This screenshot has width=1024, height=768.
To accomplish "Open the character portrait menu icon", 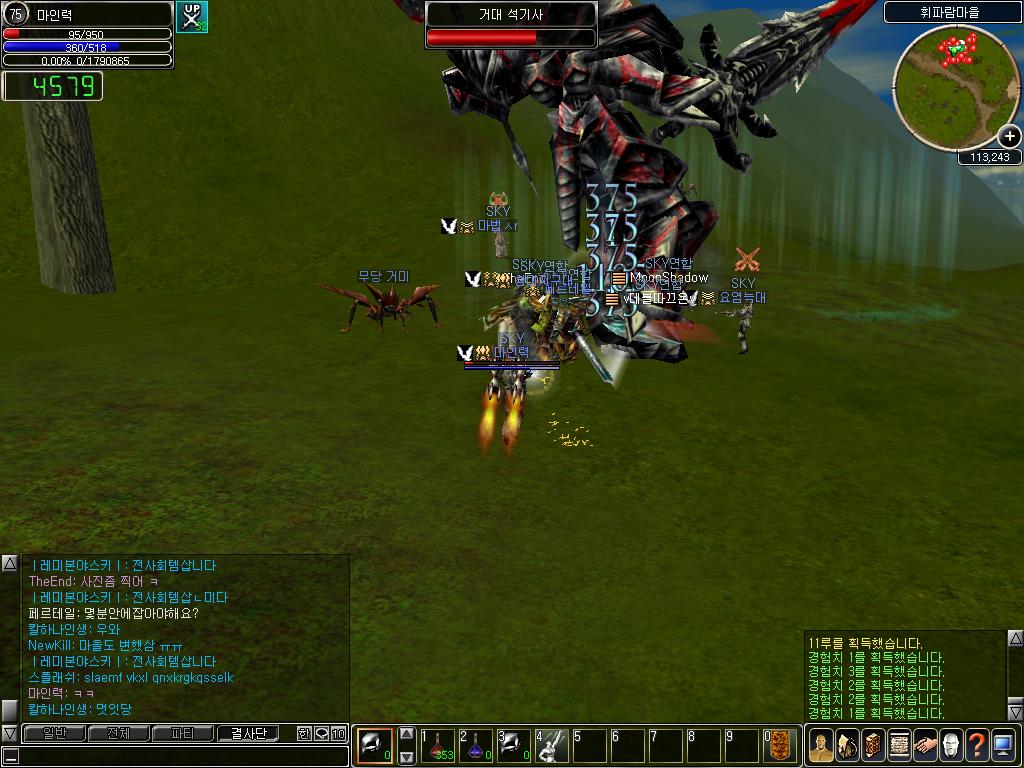I will tap(821, 745).
